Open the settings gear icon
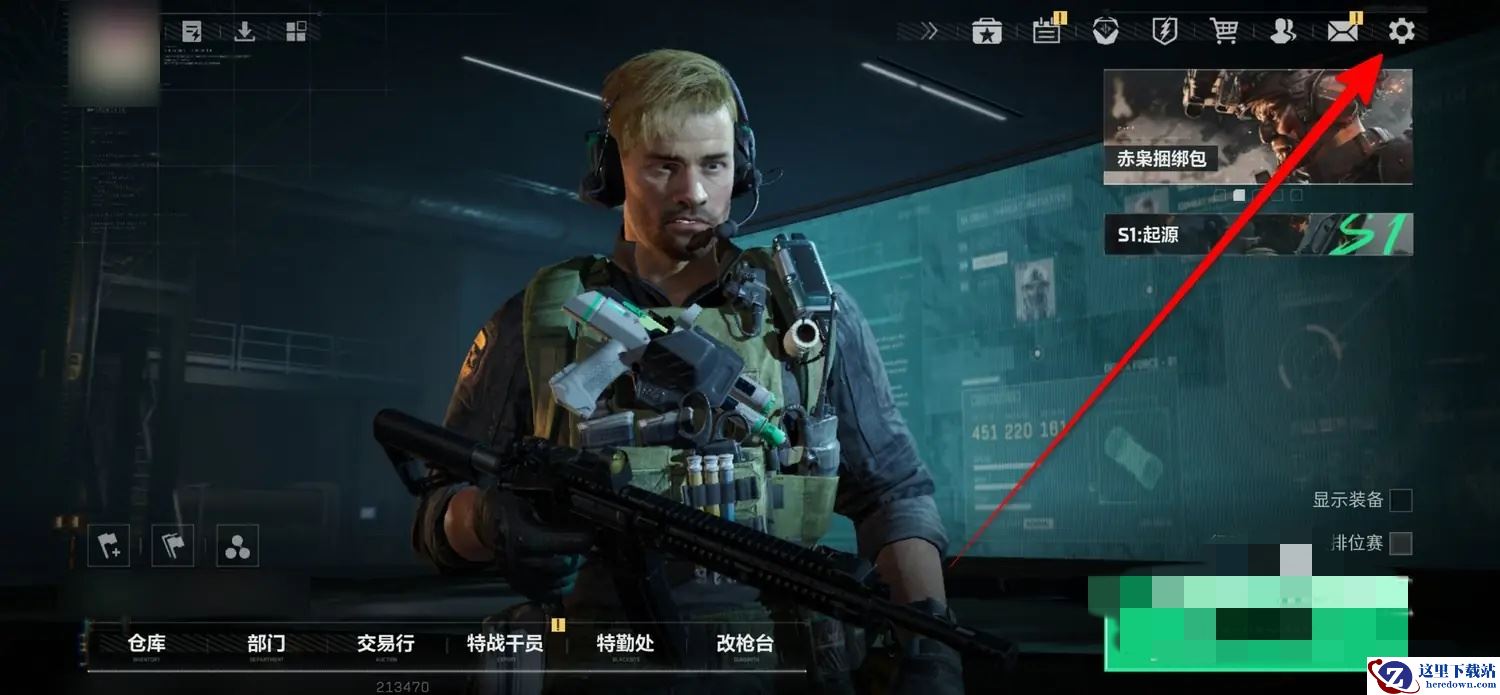1500x695 pixels. coord(1401,32)
